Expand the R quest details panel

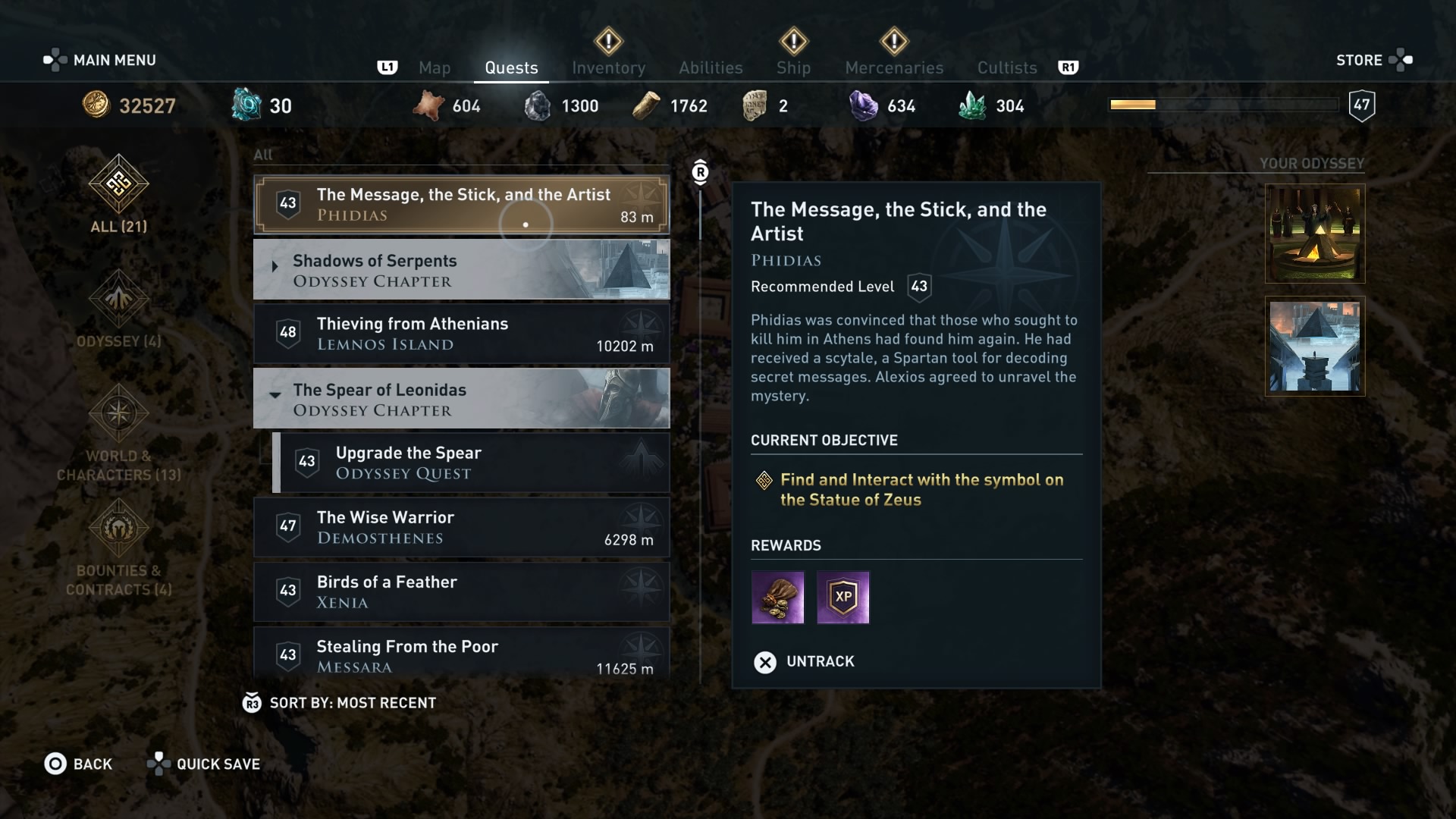coord(699,171)
